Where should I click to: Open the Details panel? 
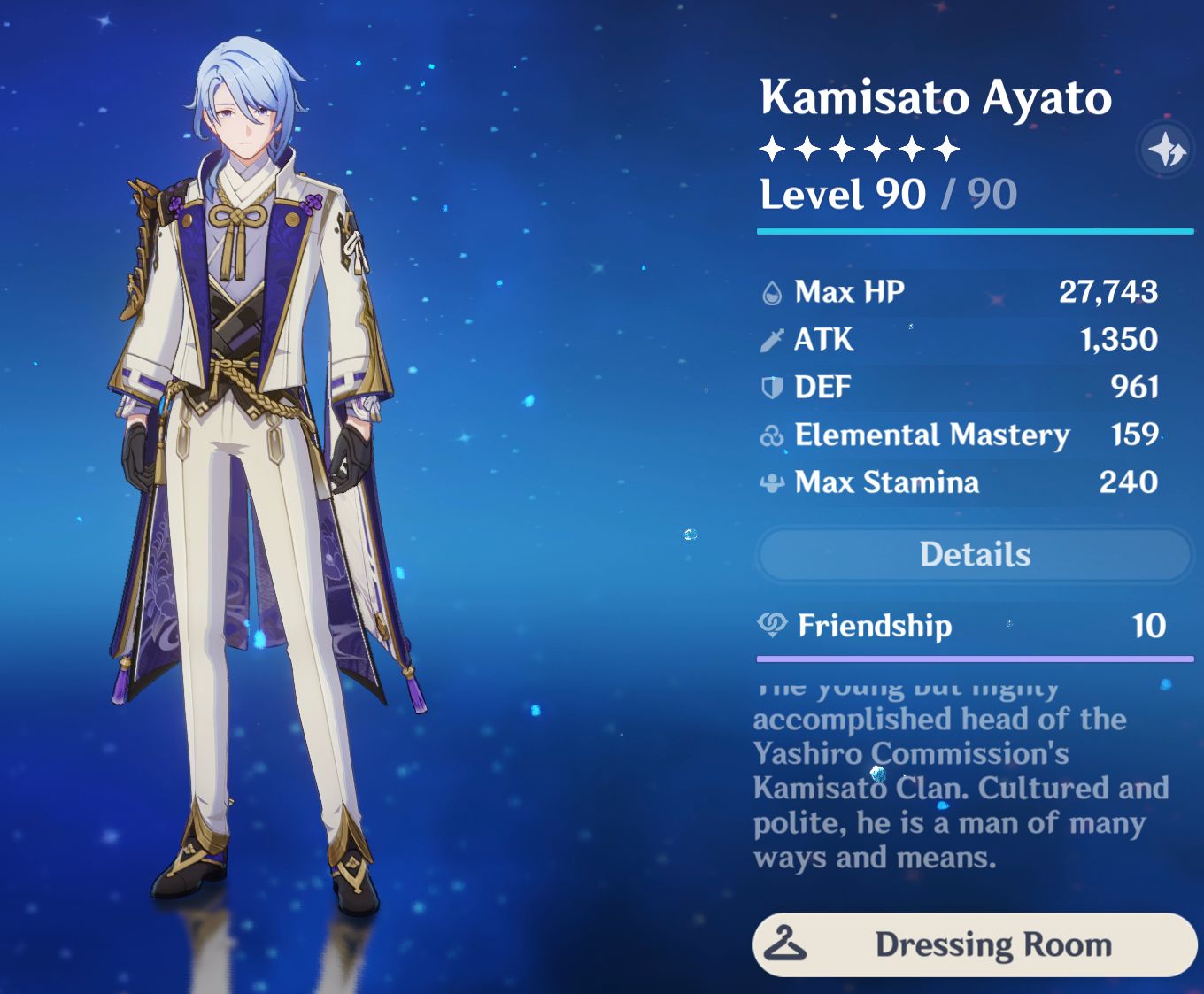[975, 554]
